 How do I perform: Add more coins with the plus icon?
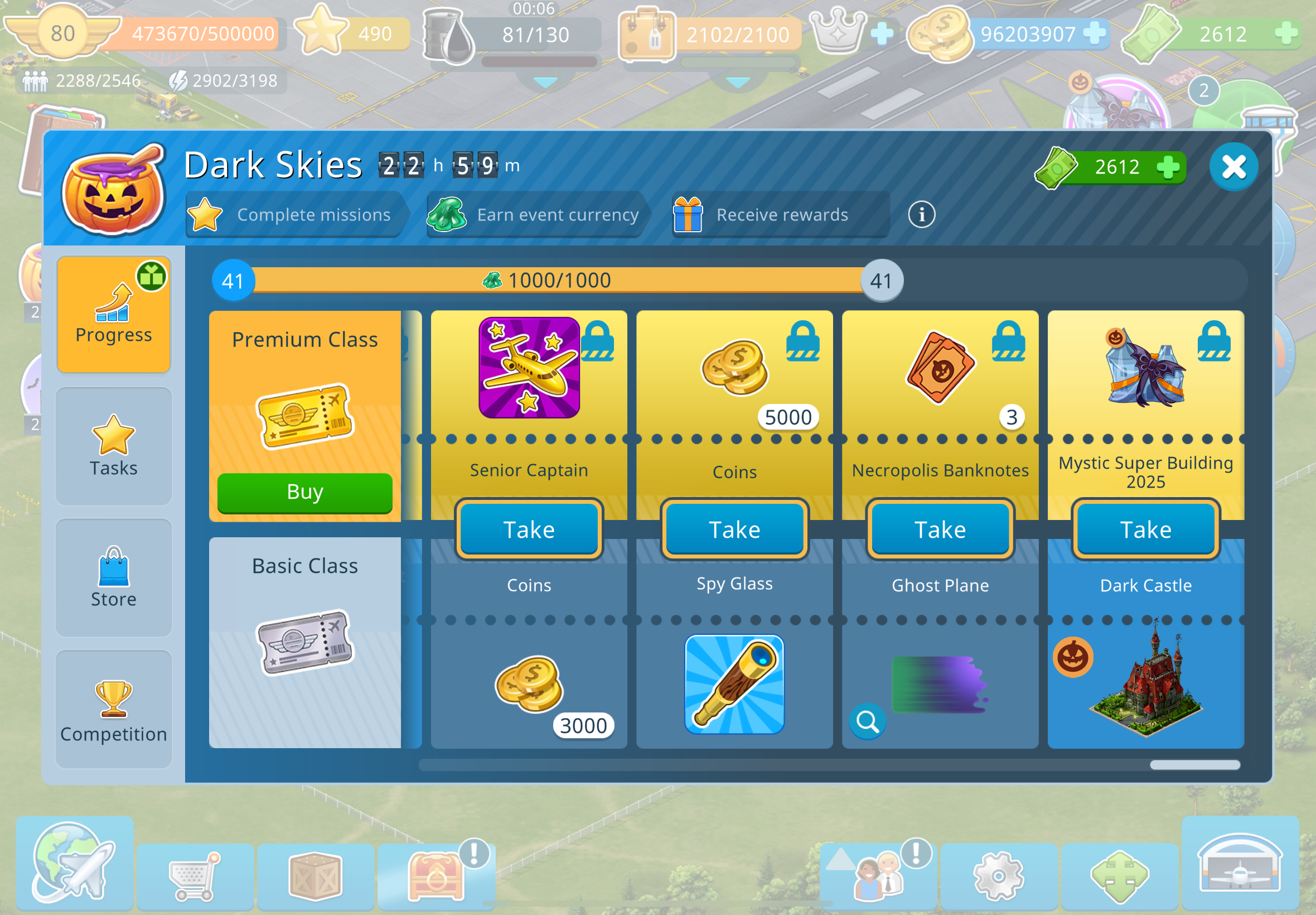(1094, 33)
